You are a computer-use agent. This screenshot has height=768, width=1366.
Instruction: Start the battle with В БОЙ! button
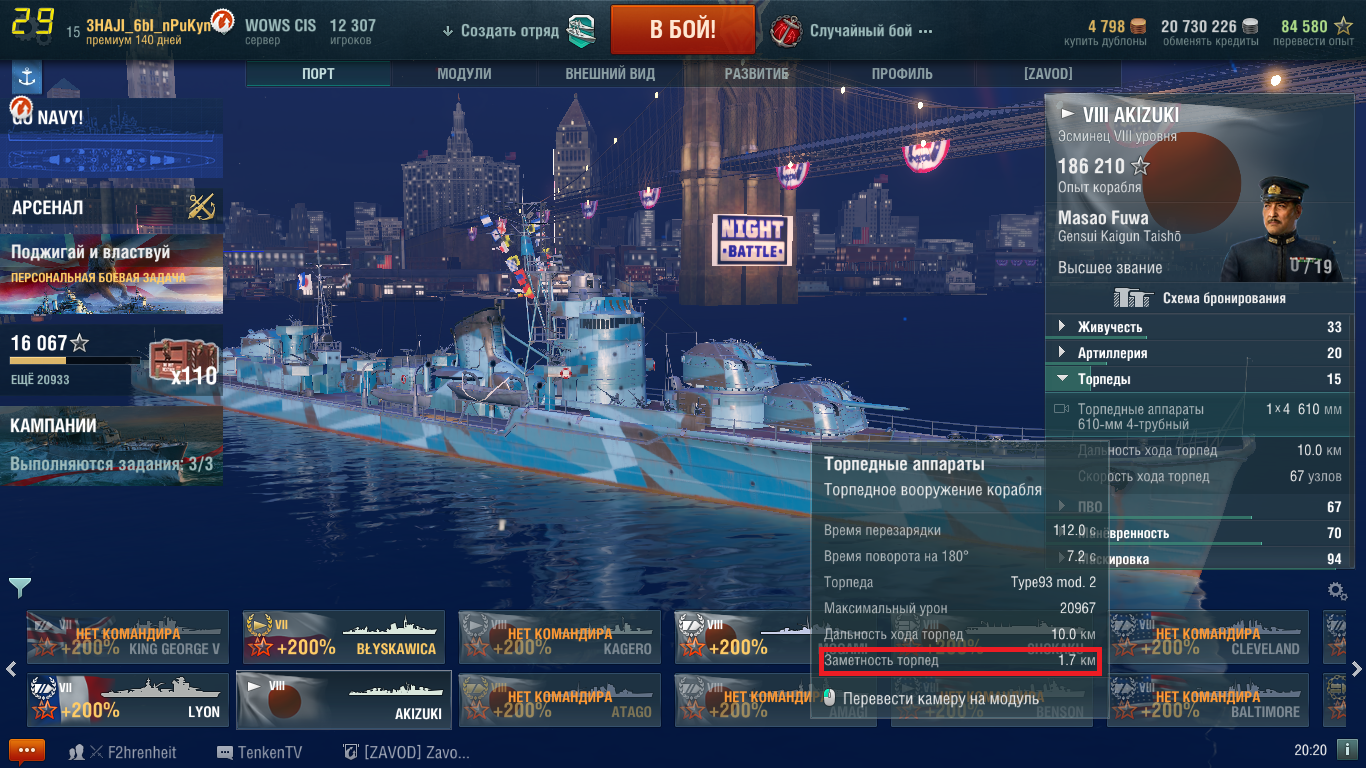(682, 30)
